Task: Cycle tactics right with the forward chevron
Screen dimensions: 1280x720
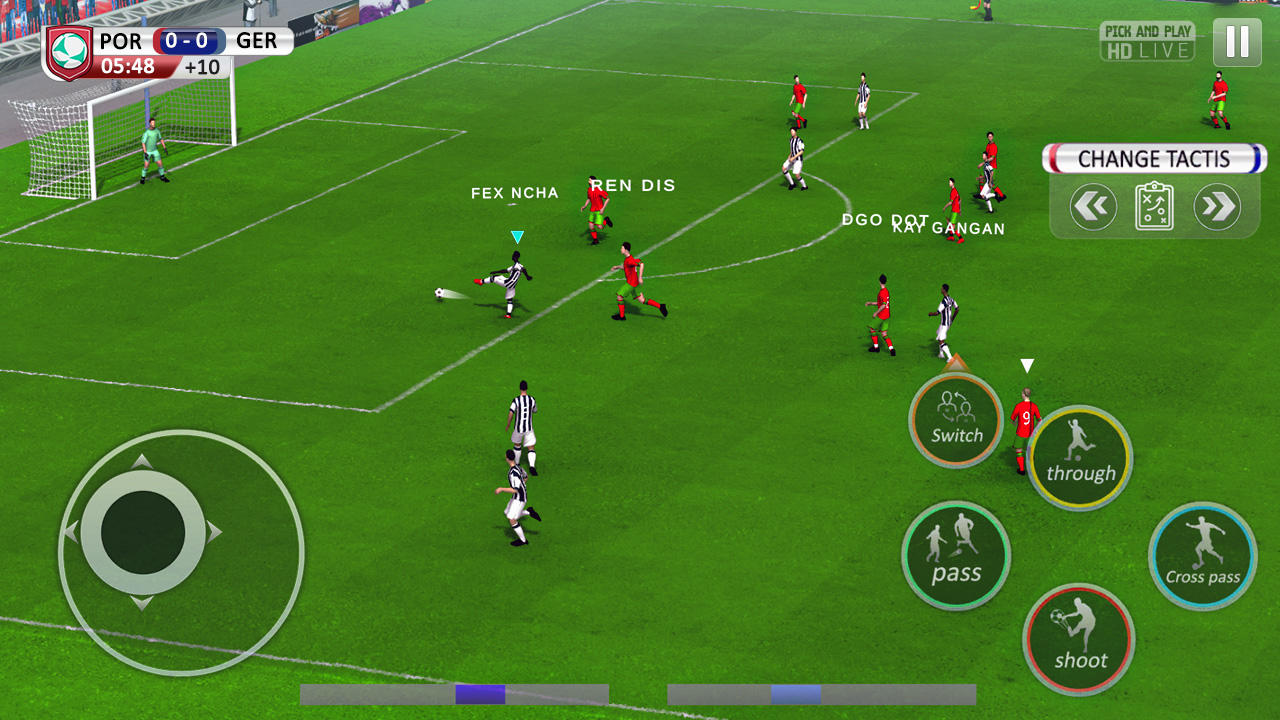Action: pos(1218,205)
